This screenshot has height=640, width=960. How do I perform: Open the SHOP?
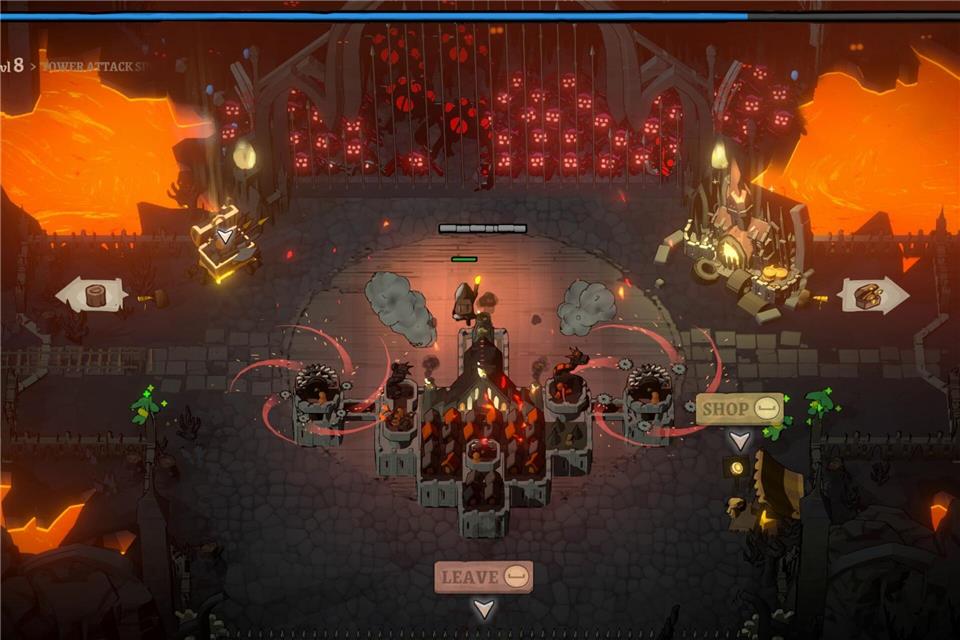click(740, 408)
